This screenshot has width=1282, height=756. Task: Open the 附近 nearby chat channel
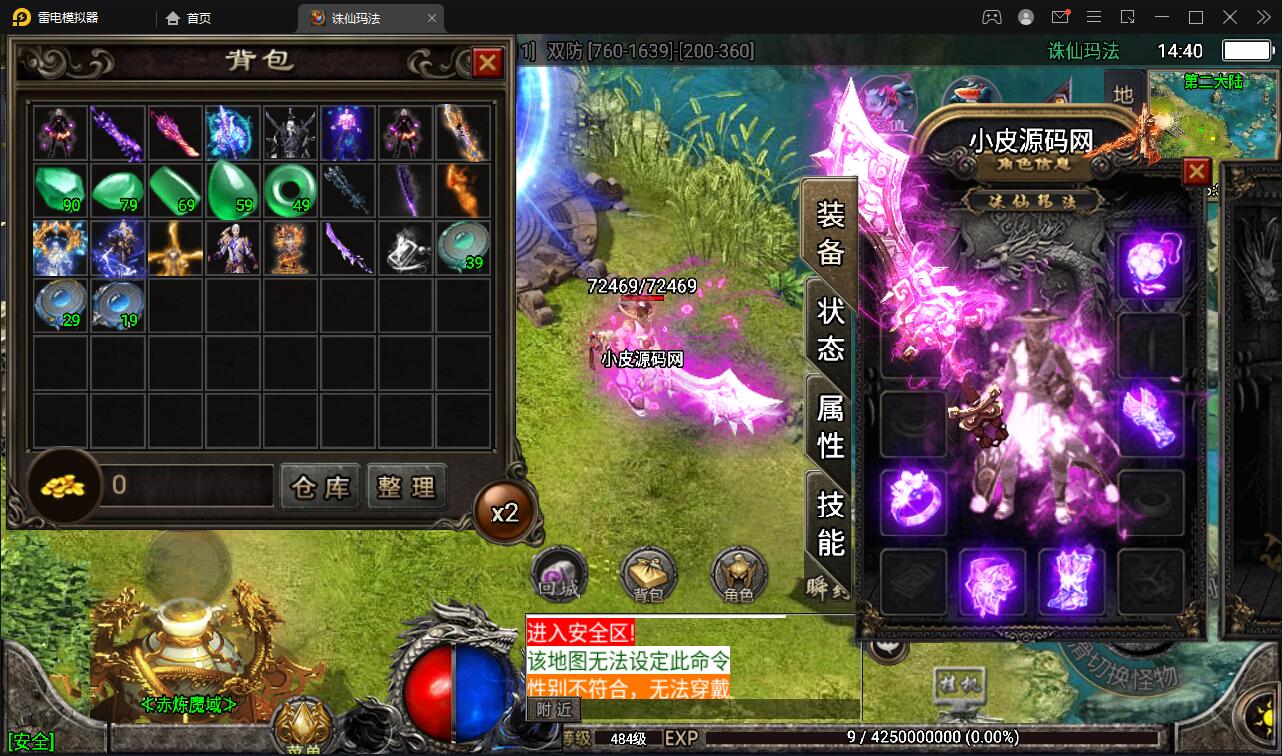coord(553,708)
